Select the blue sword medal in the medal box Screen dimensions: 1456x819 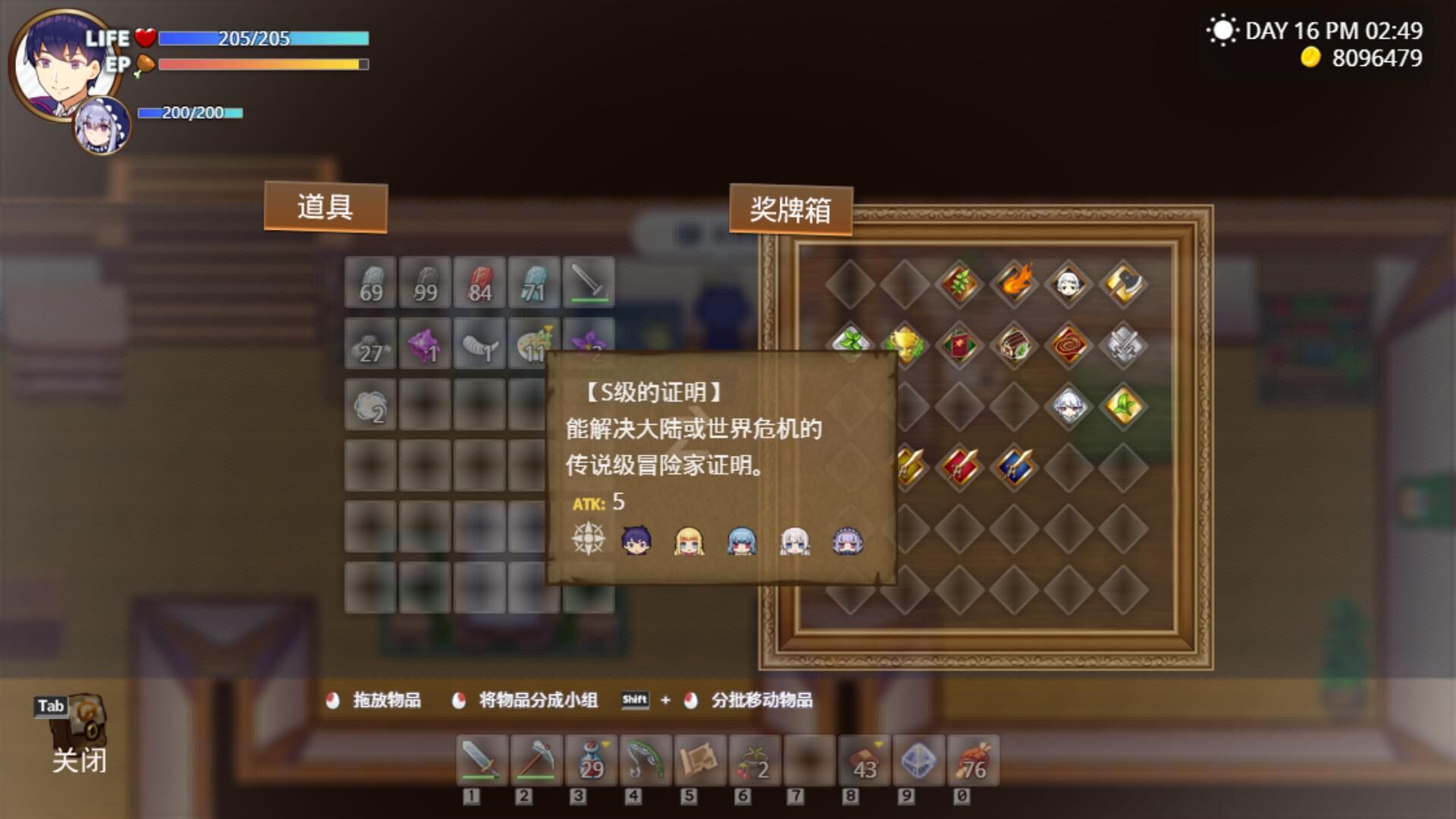[1014, 466]
